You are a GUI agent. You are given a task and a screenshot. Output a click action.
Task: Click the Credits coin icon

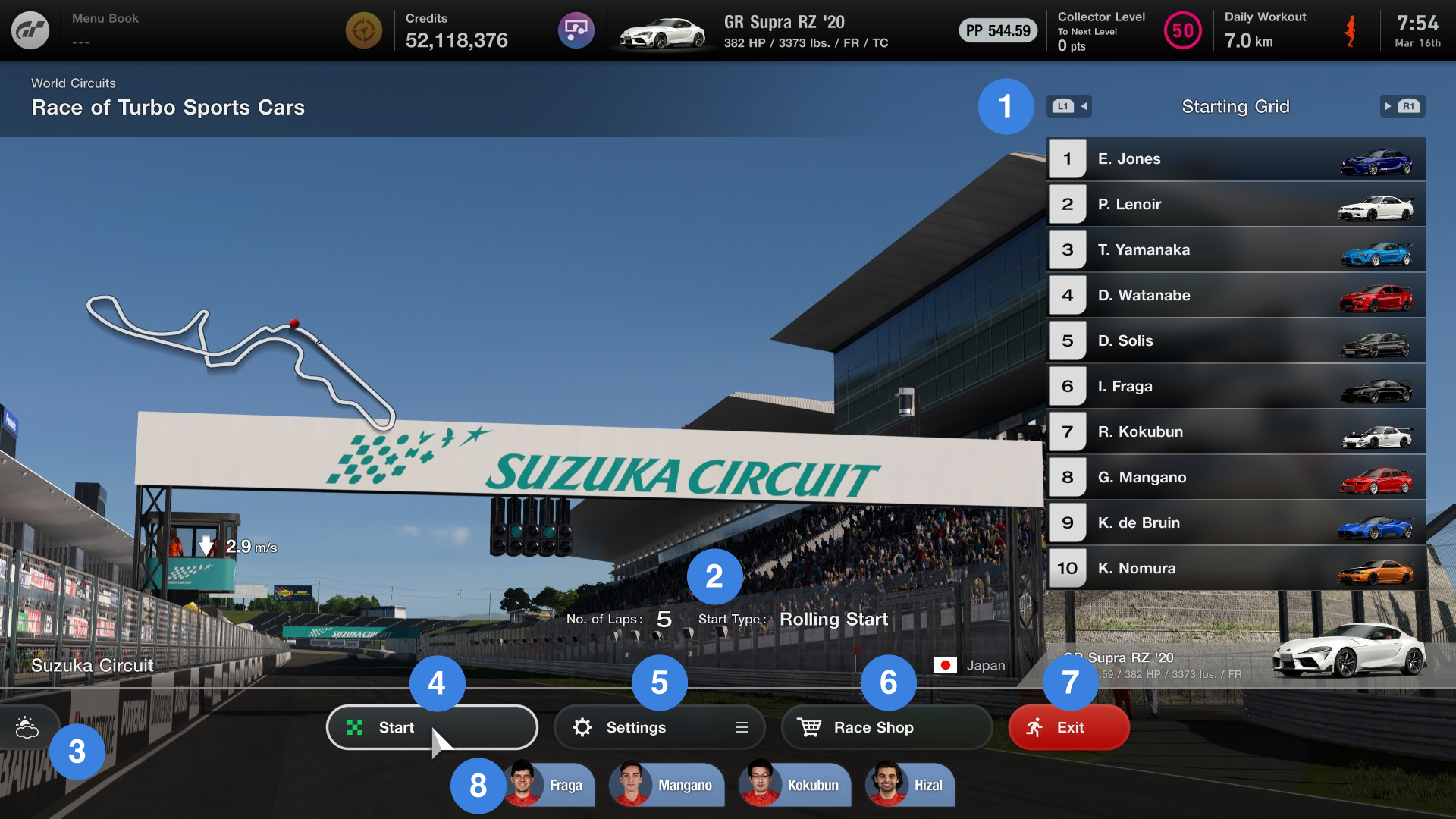pyautogui.click(x=363, y=30)
